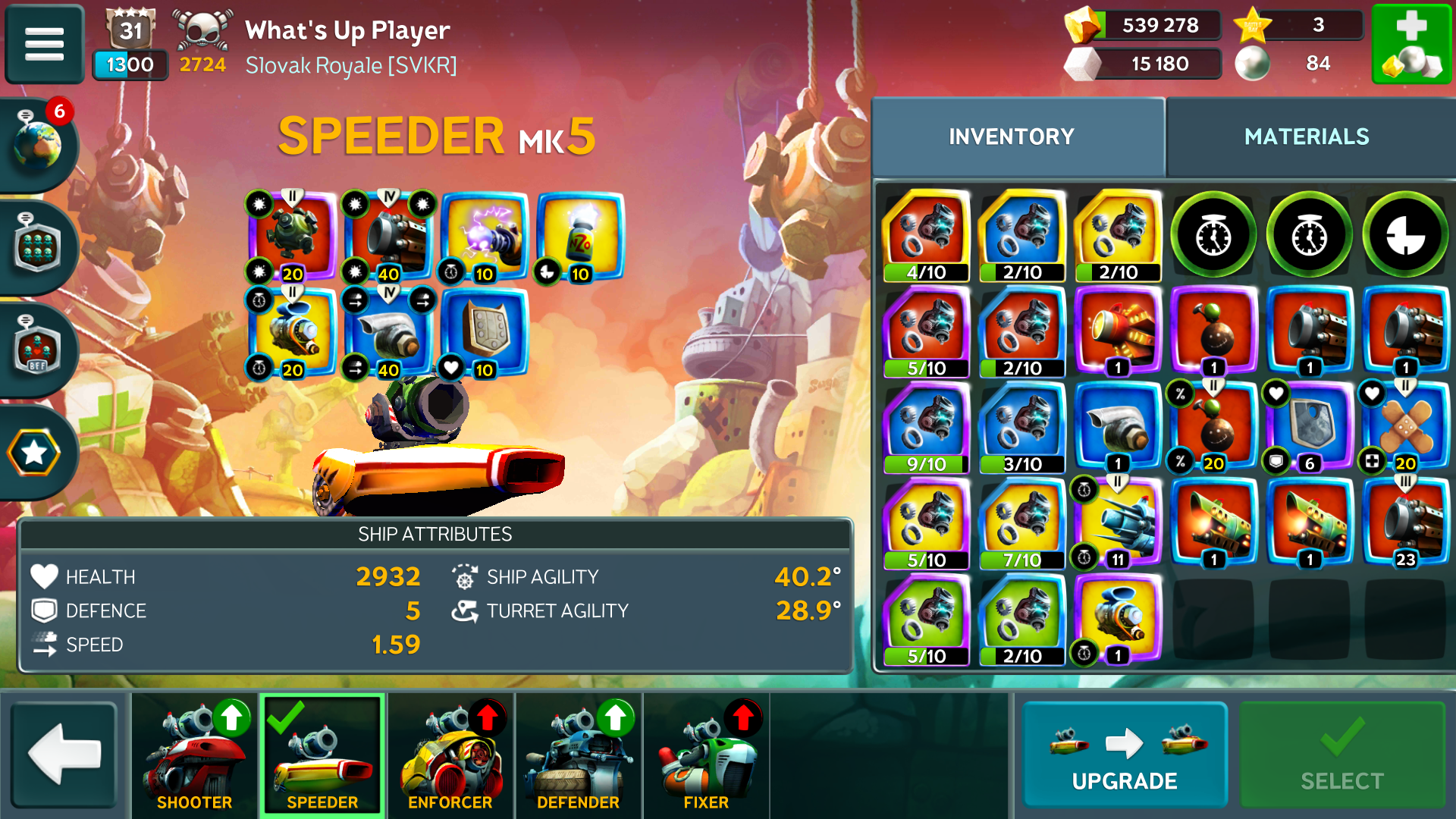Go back with the white arrow button
Screen dimensions: 1456x819
(64, 754)
